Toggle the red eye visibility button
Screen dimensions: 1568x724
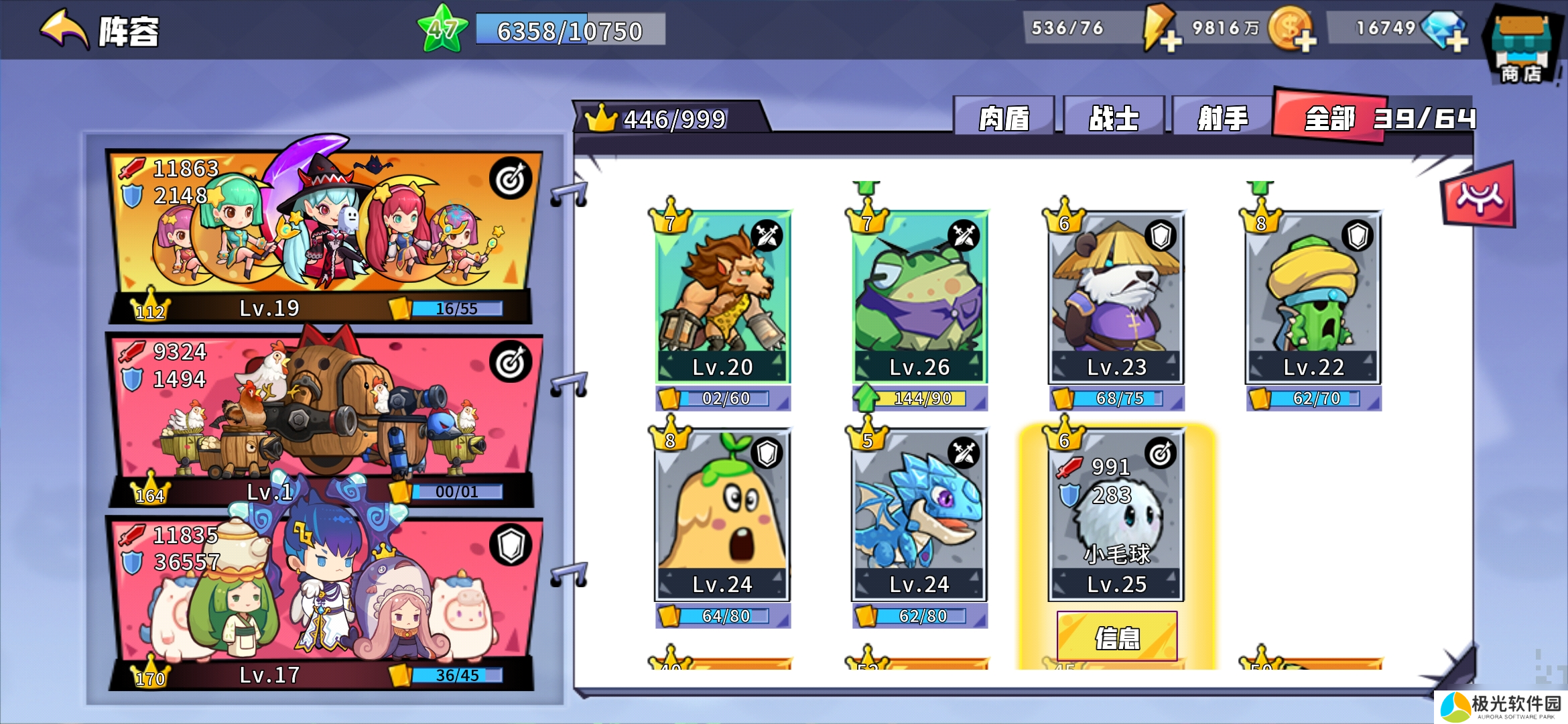pos(1478,197)
